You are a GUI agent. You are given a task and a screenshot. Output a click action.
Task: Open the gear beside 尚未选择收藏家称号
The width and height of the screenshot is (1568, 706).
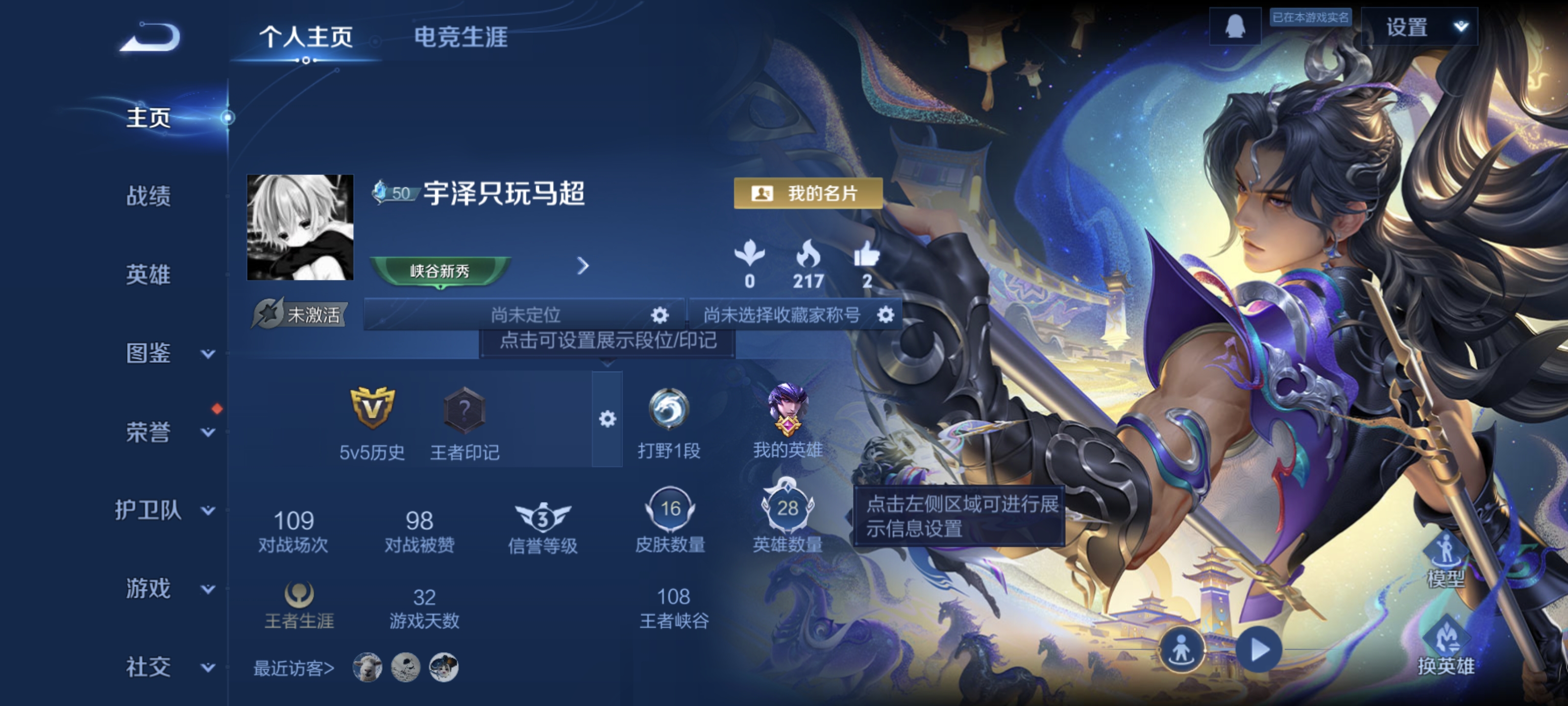pyautogui.click(x=885, y=316)
